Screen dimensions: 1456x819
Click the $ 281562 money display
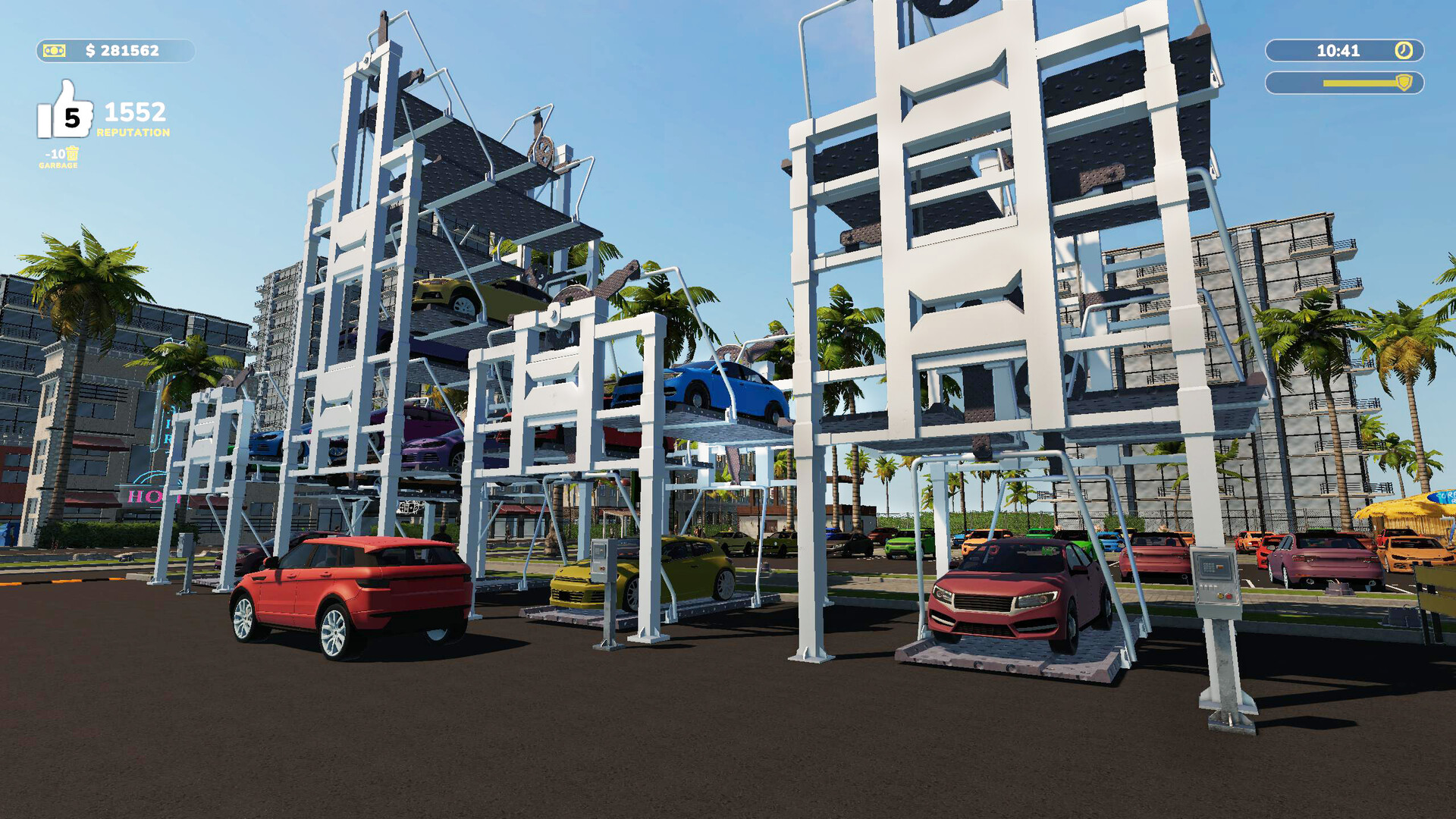click(121, 52)
